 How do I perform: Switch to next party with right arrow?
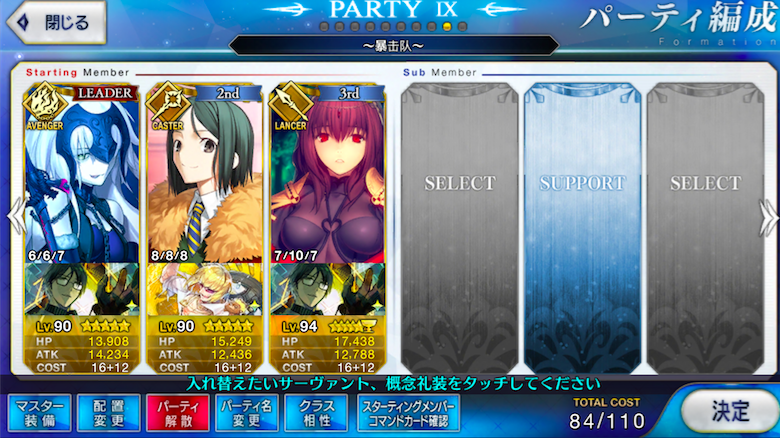(x=768, y=215)
